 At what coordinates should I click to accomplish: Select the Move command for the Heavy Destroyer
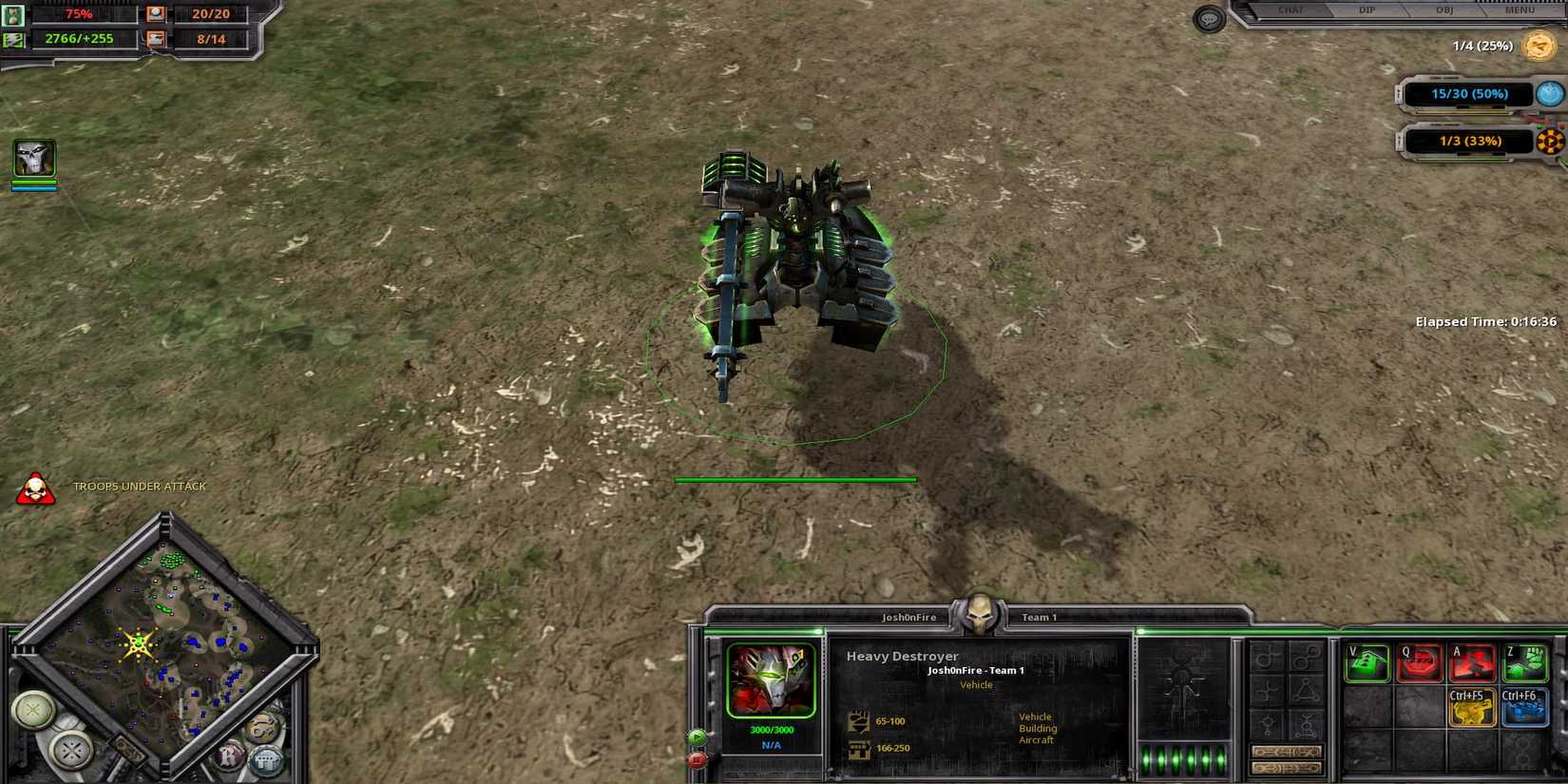pos(1366,662)
